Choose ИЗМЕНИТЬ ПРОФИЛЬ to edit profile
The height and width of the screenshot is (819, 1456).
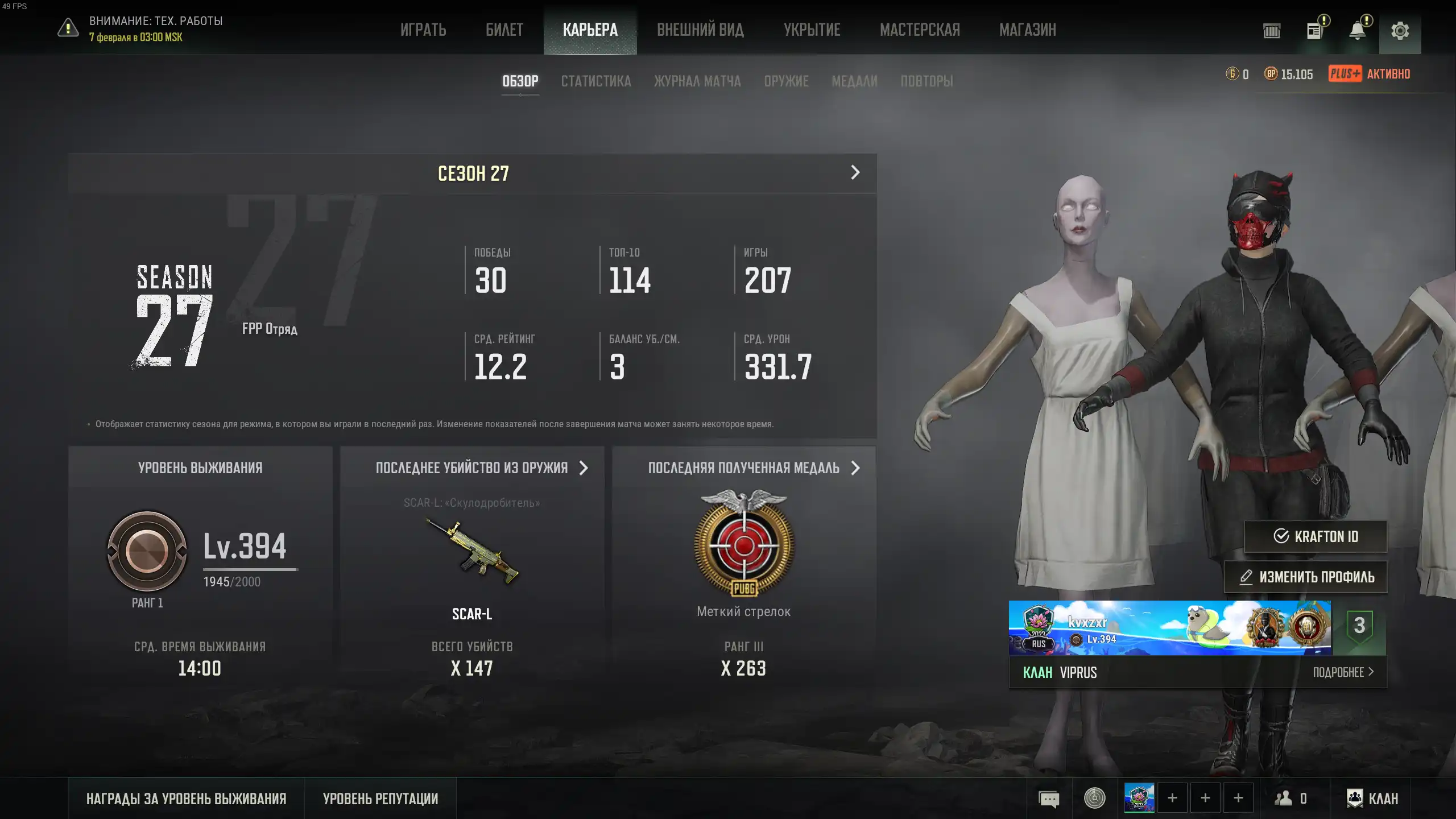[x=1306, y=577]
